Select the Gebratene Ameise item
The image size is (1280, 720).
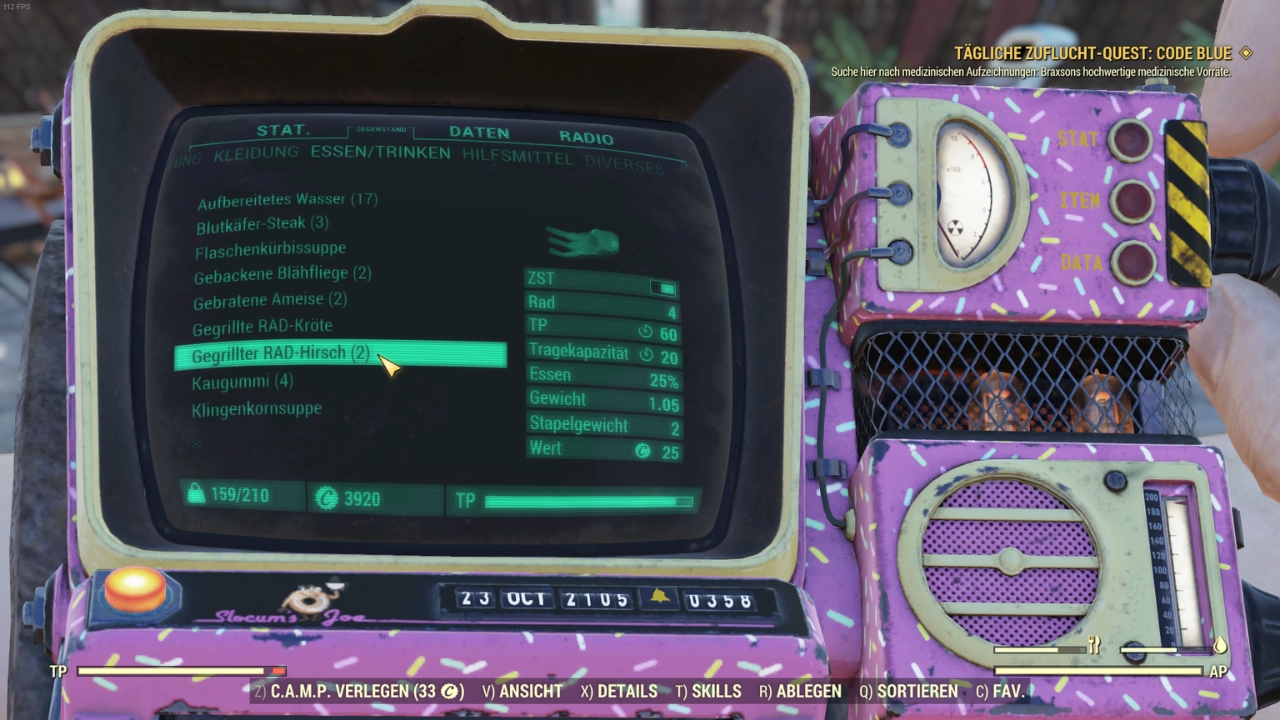pos(270,299)
